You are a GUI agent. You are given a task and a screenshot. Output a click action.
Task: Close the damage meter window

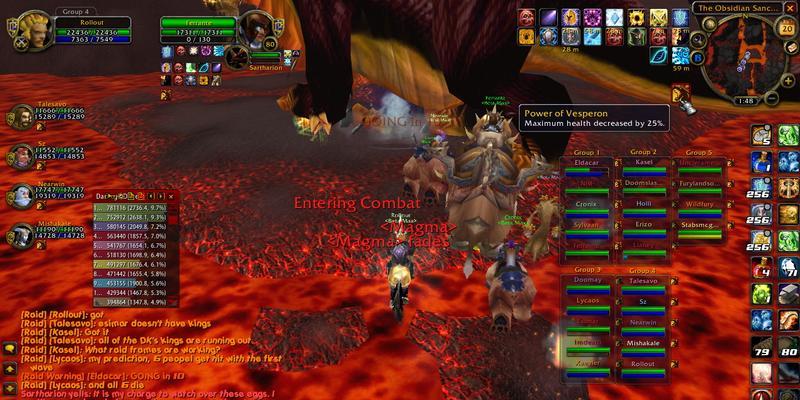tap(173, 196)
